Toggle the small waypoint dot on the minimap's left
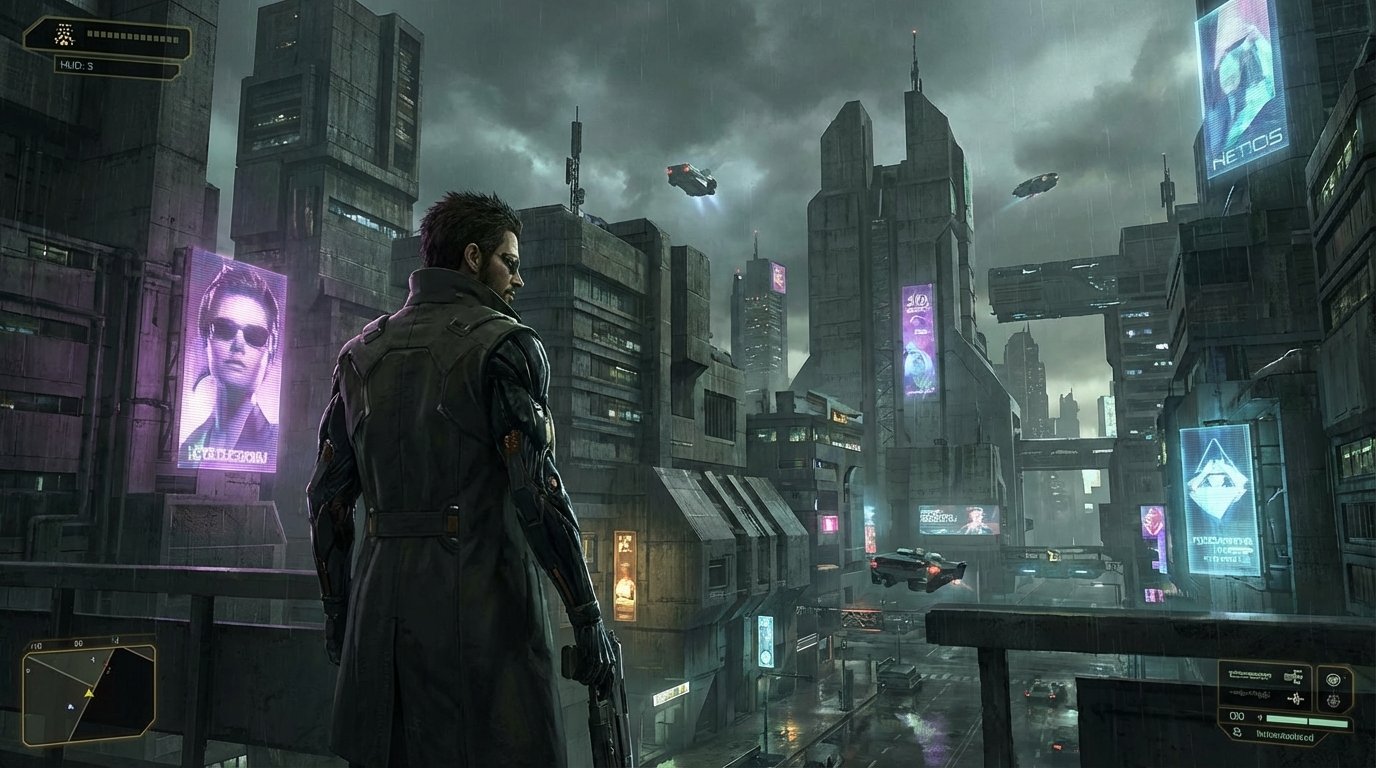This screenshot has width=1376, height=768. click(28, 670)
